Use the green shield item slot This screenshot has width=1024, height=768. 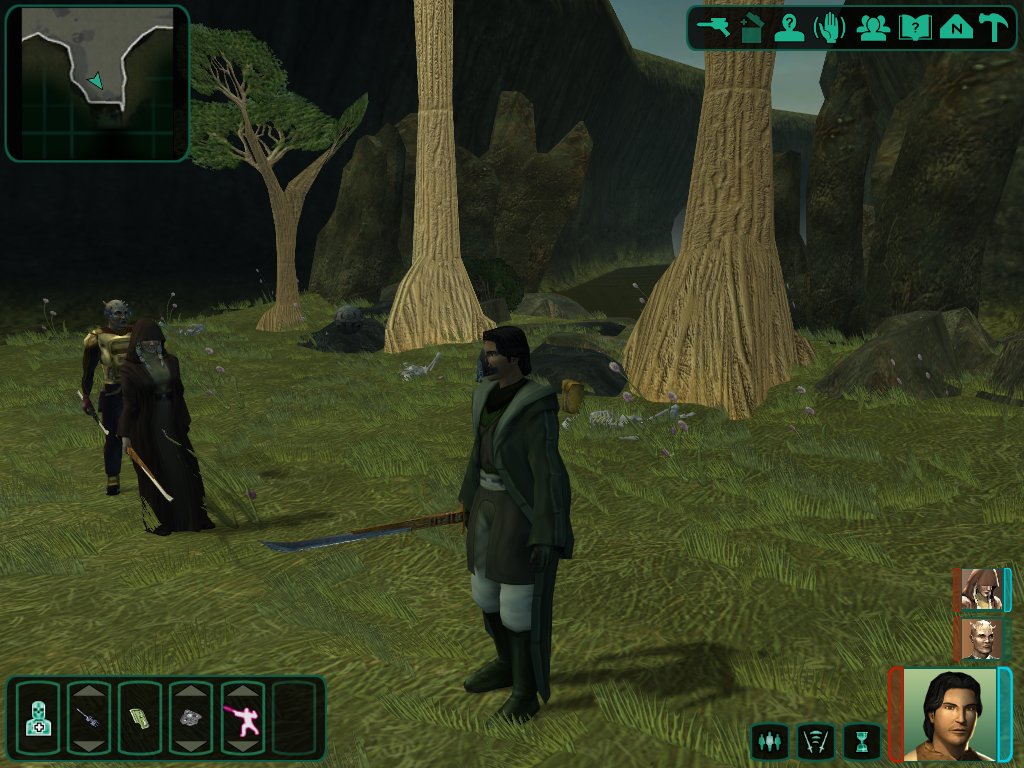(x=140, y=718)
